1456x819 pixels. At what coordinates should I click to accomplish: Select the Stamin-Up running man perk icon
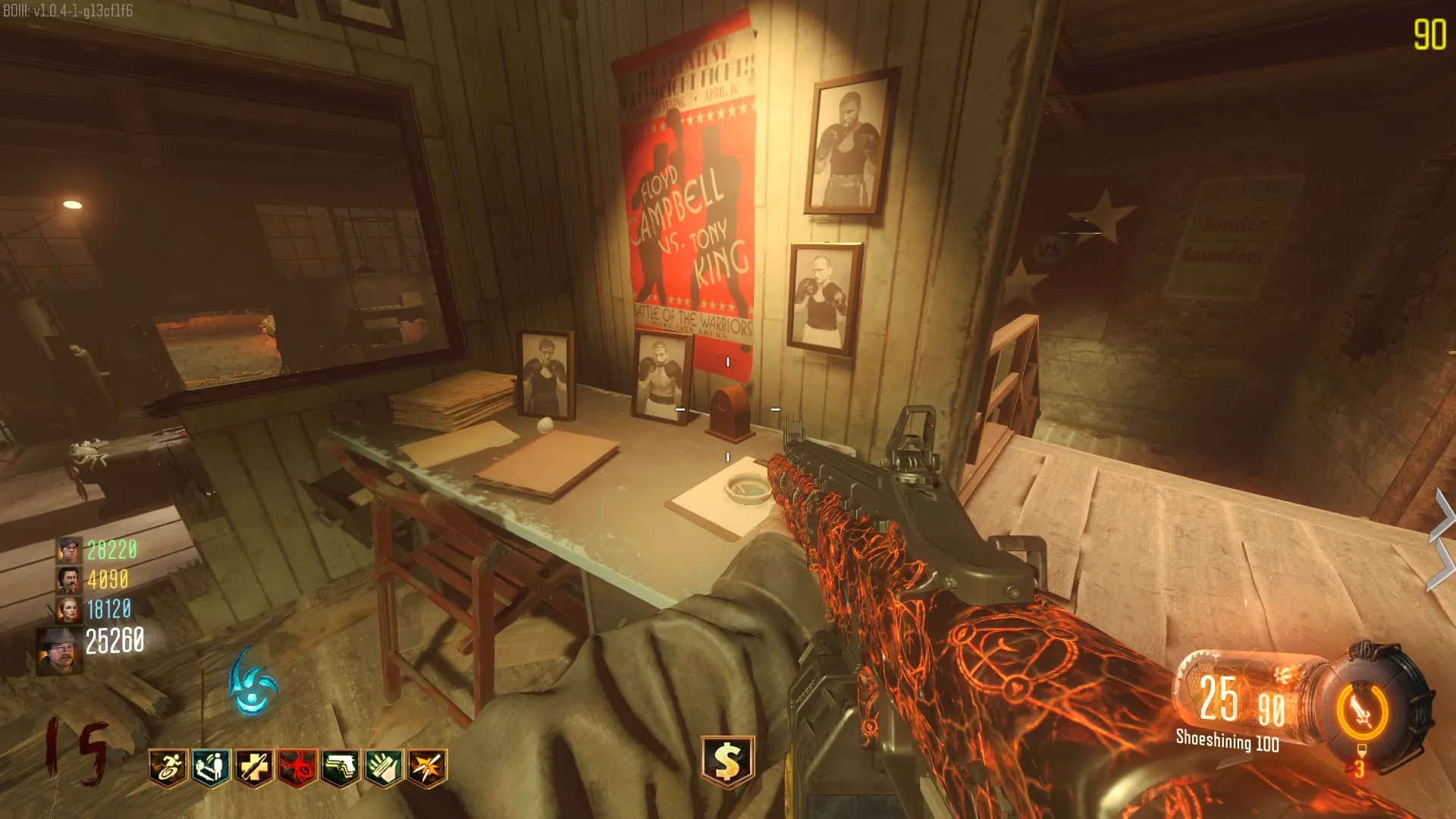coord(168,767)
